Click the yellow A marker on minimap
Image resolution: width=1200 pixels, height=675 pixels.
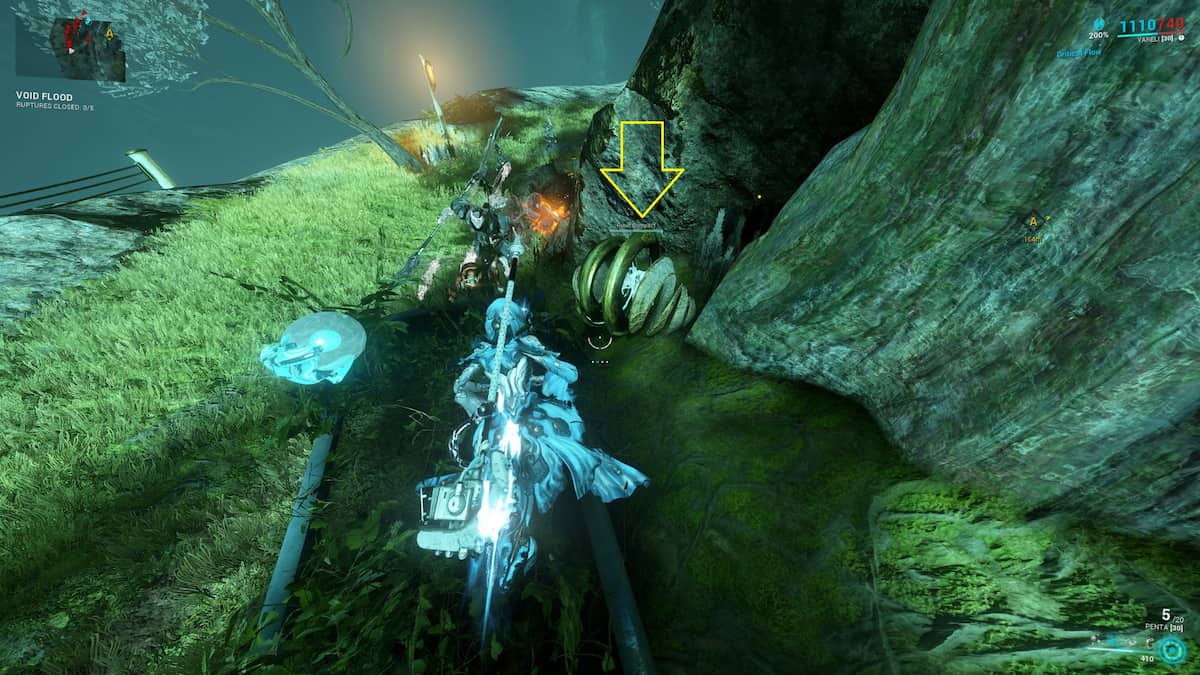tap(108, 33)
